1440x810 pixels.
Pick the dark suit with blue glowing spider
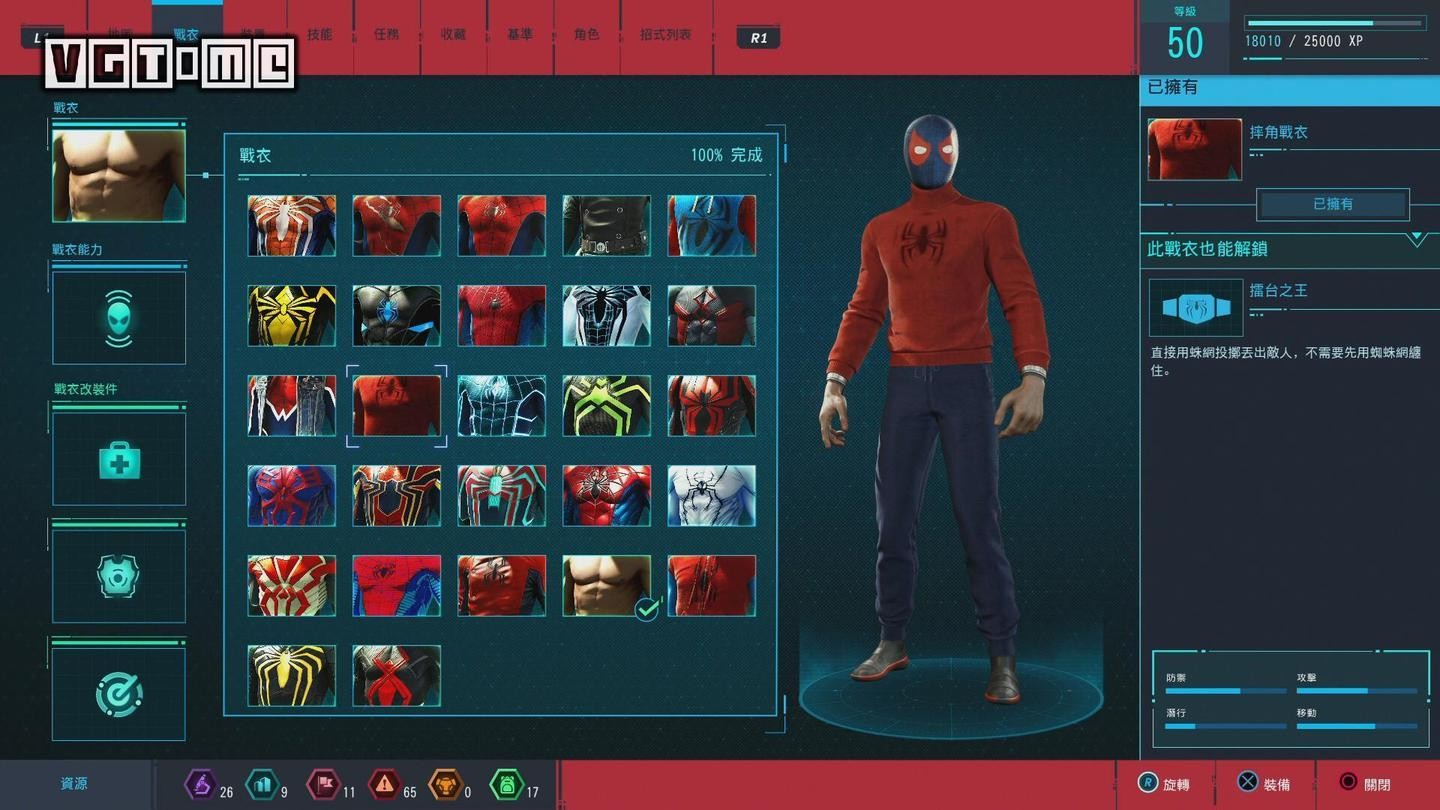point(396,316)
